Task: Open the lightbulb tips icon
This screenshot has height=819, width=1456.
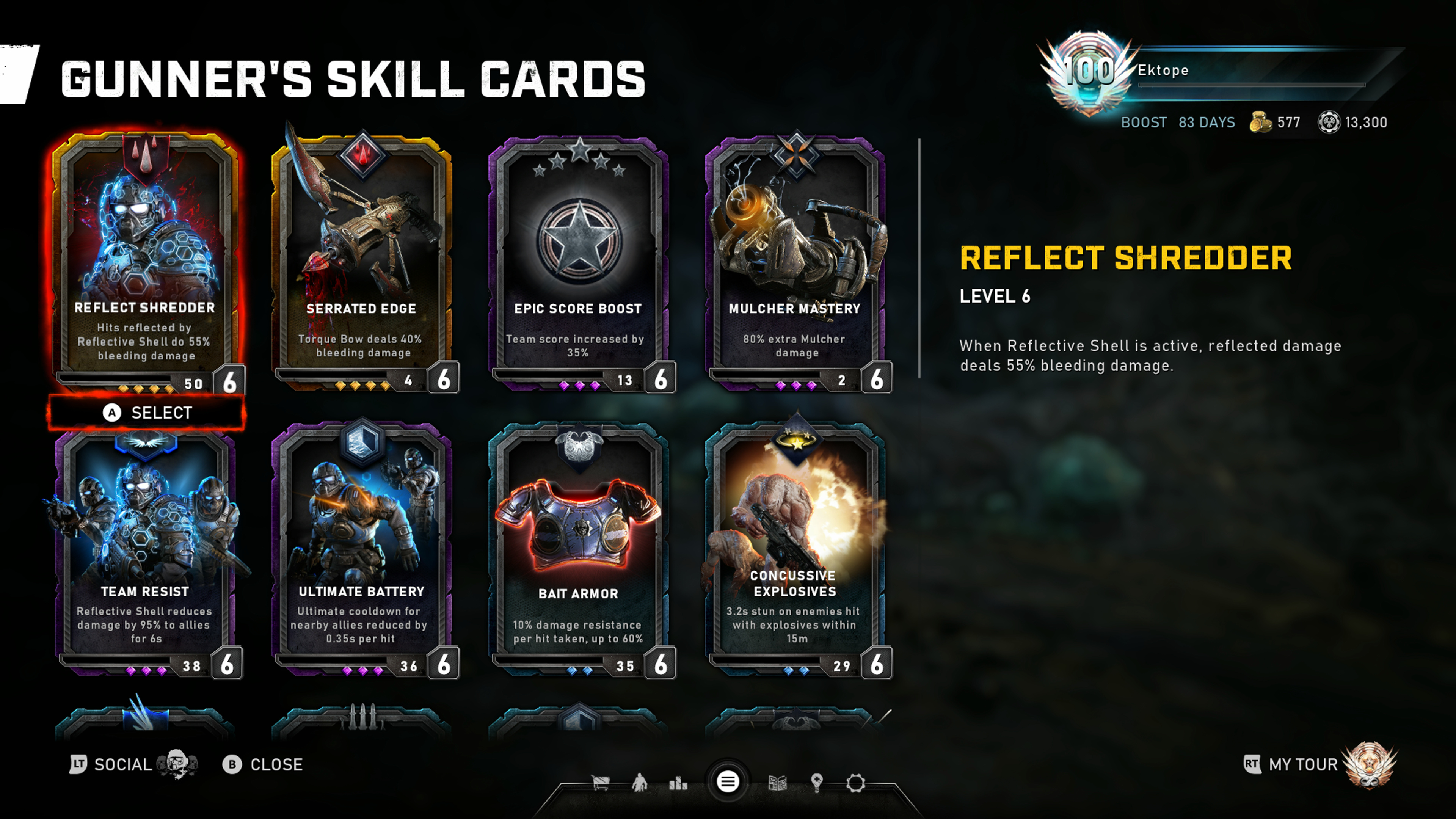Action: [817, 783]
